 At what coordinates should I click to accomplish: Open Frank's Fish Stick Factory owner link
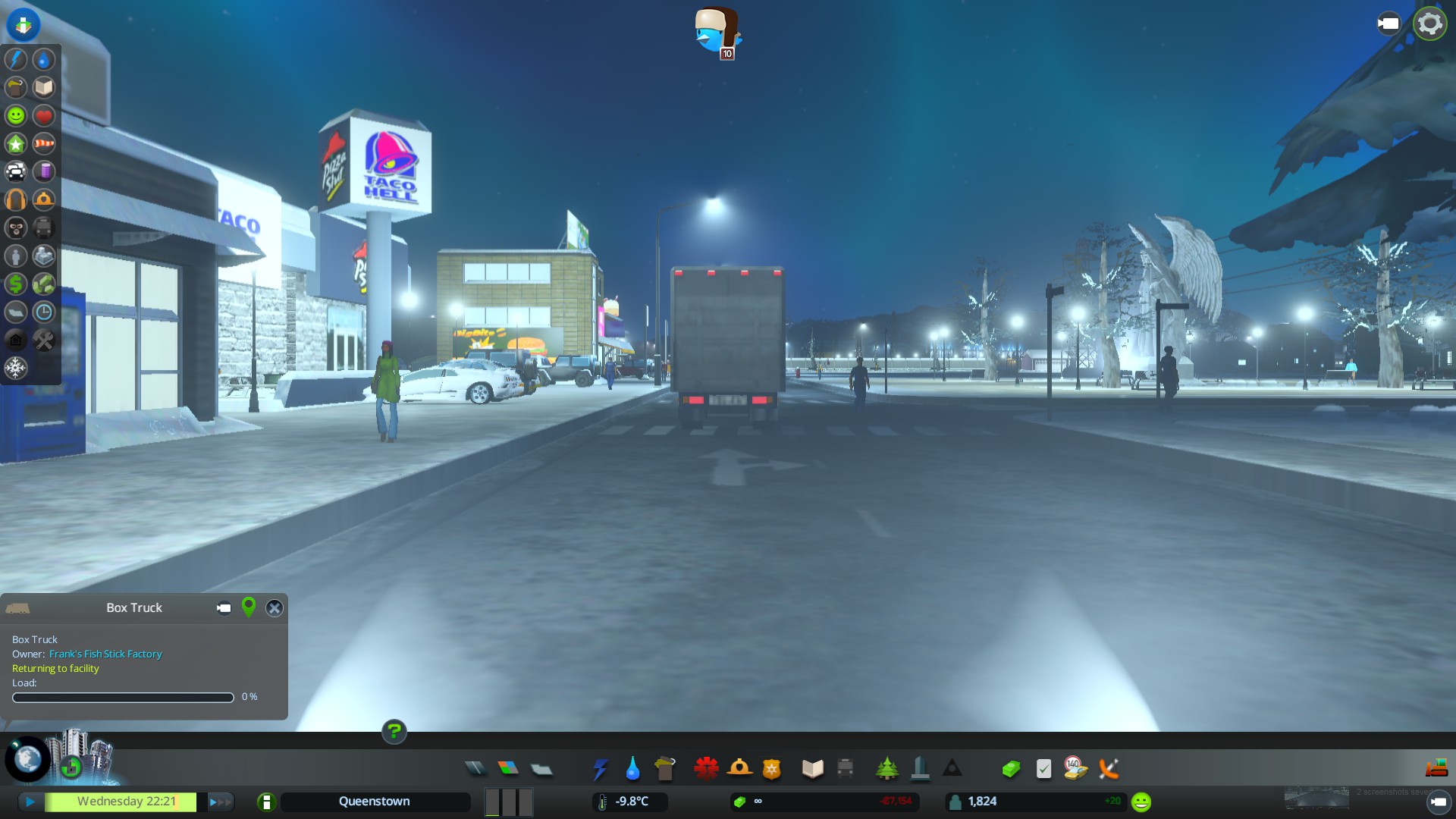point(105,654)
